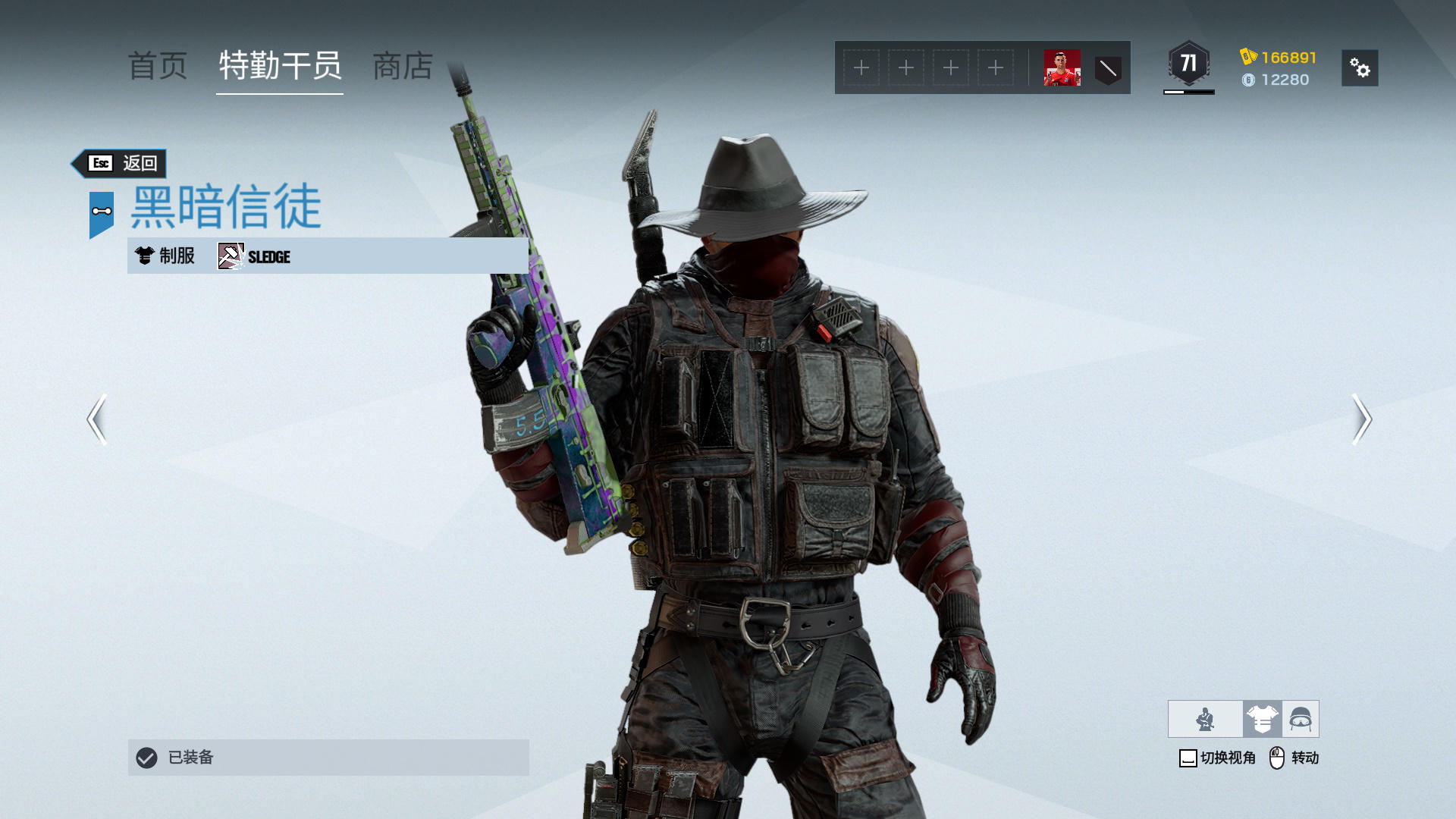
Task: Click the level 71 clearance badge
Action: pyautogui.click(x=1188, y=64)
